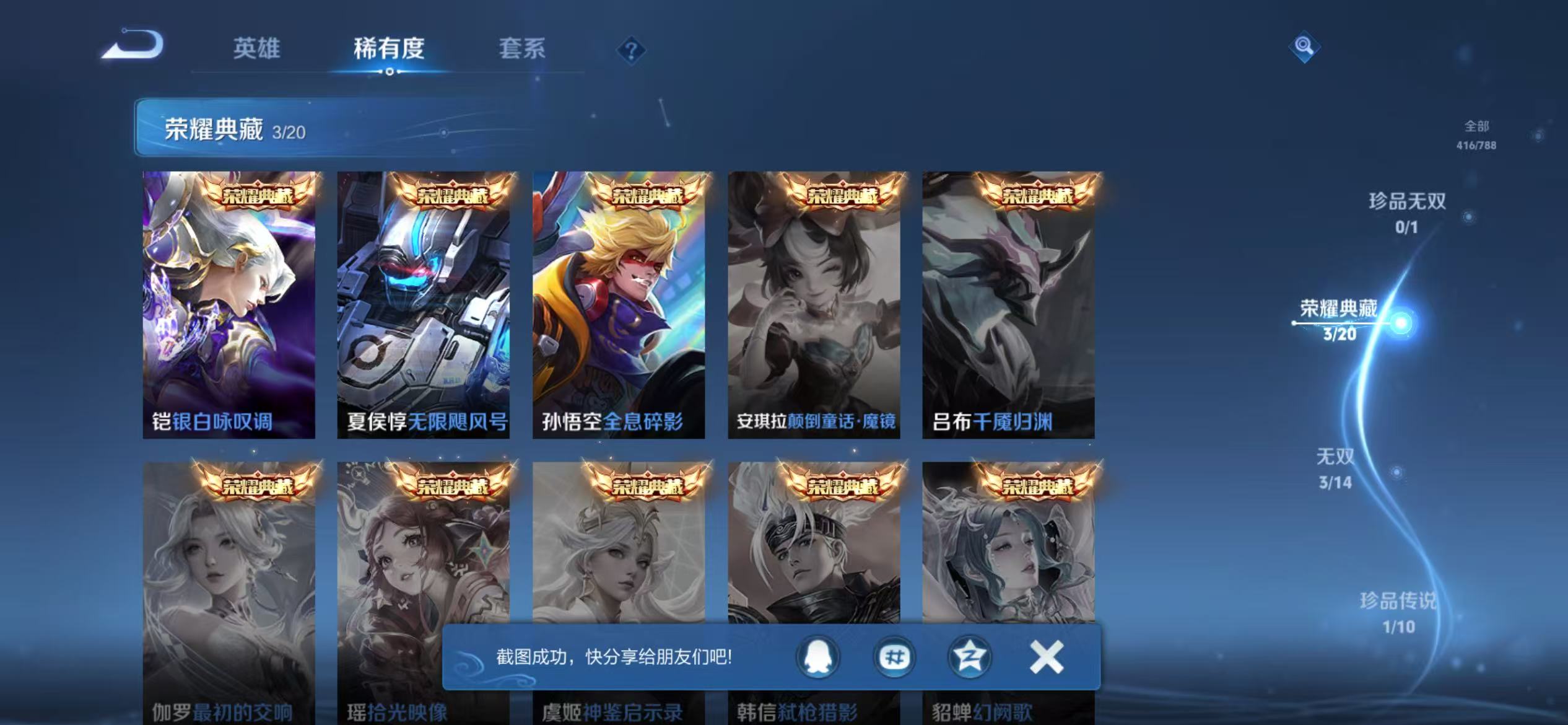Share the screenshot via QQ
The height and width of the screenshot is (725, 1568).
(819, 657)
